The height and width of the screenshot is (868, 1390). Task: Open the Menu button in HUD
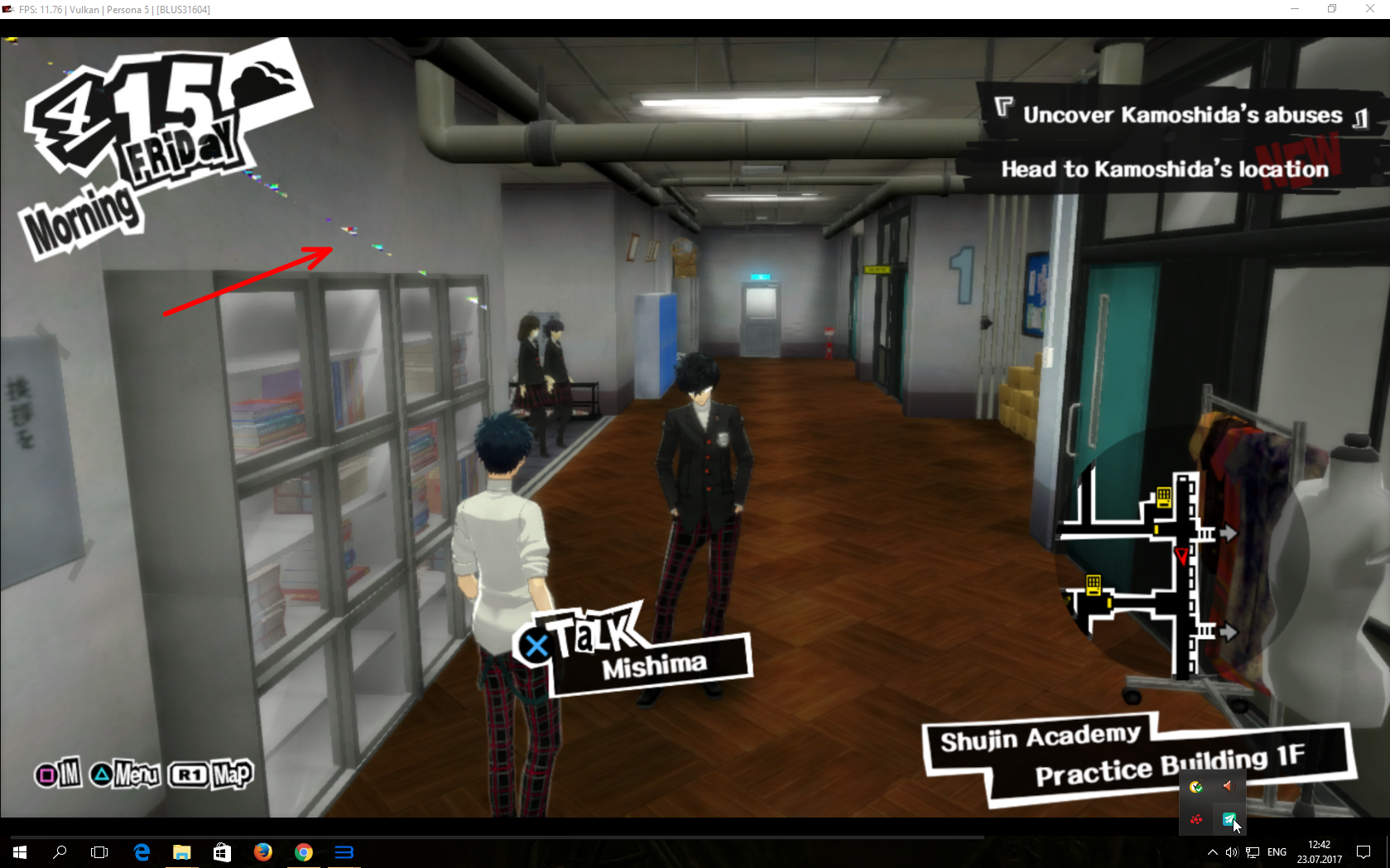coord(126,774)
